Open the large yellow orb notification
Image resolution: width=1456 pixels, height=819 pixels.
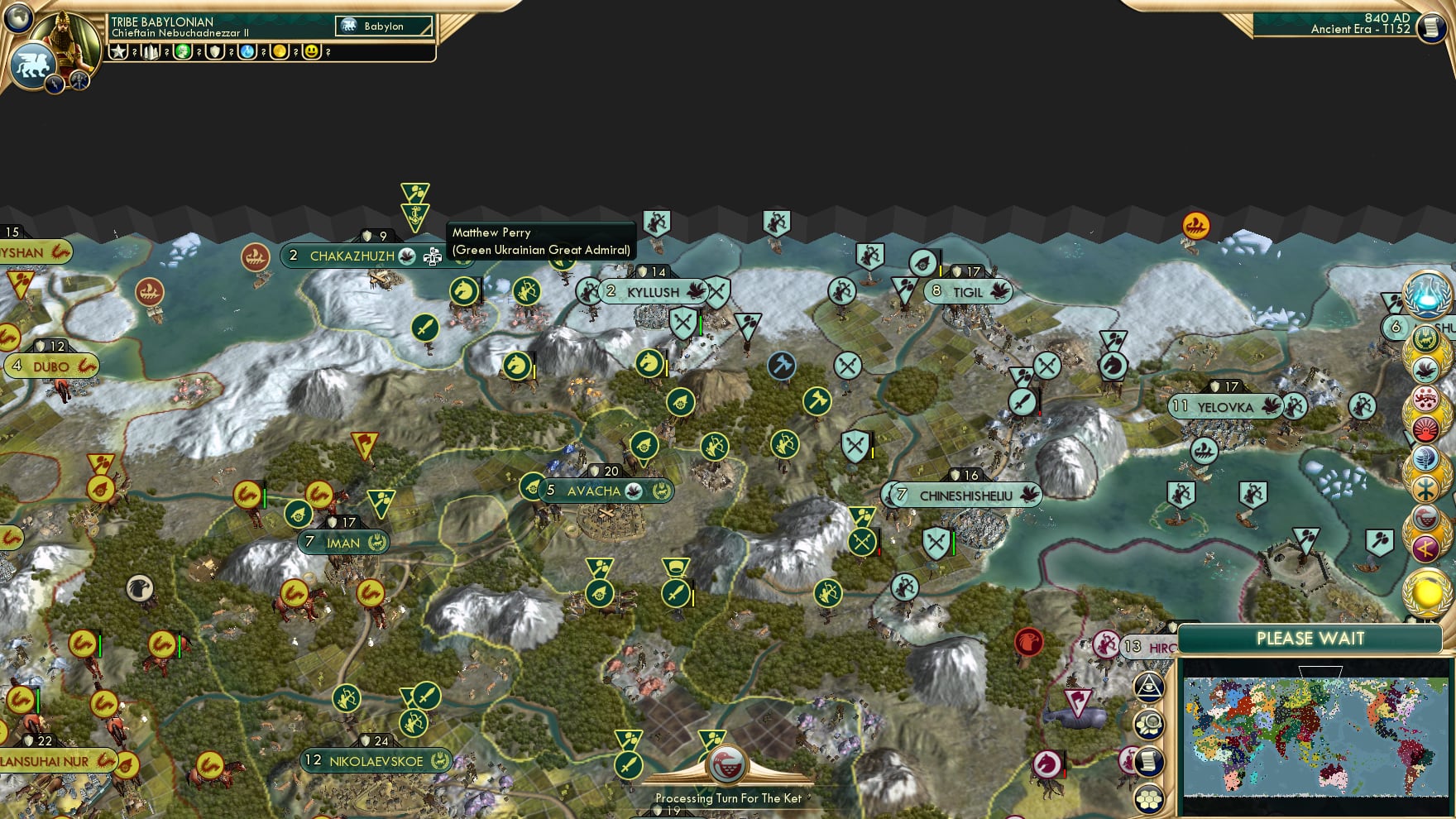(x=1427, y=592)
